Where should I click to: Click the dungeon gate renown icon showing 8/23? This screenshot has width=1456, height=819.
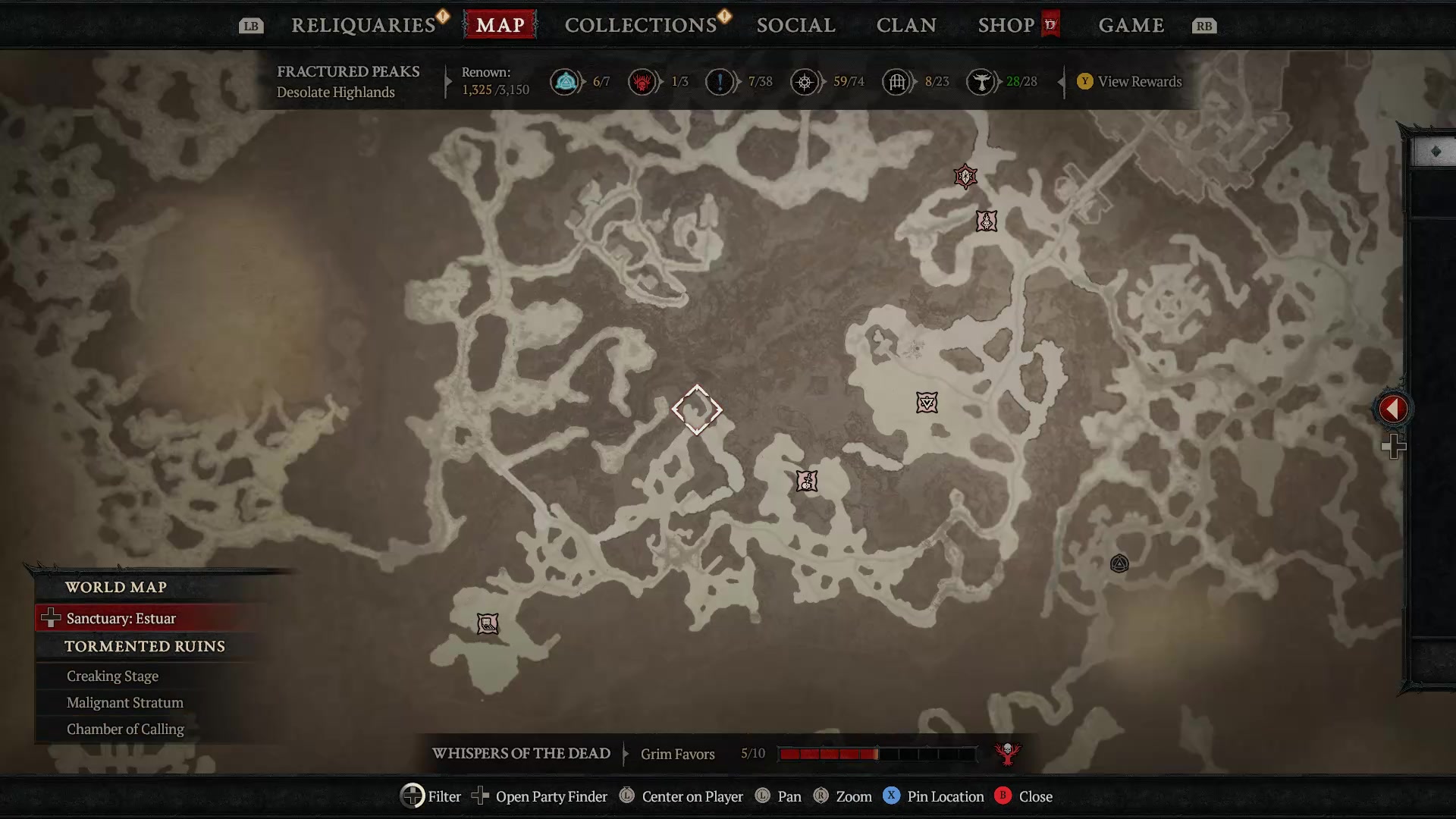click(898, 81)
